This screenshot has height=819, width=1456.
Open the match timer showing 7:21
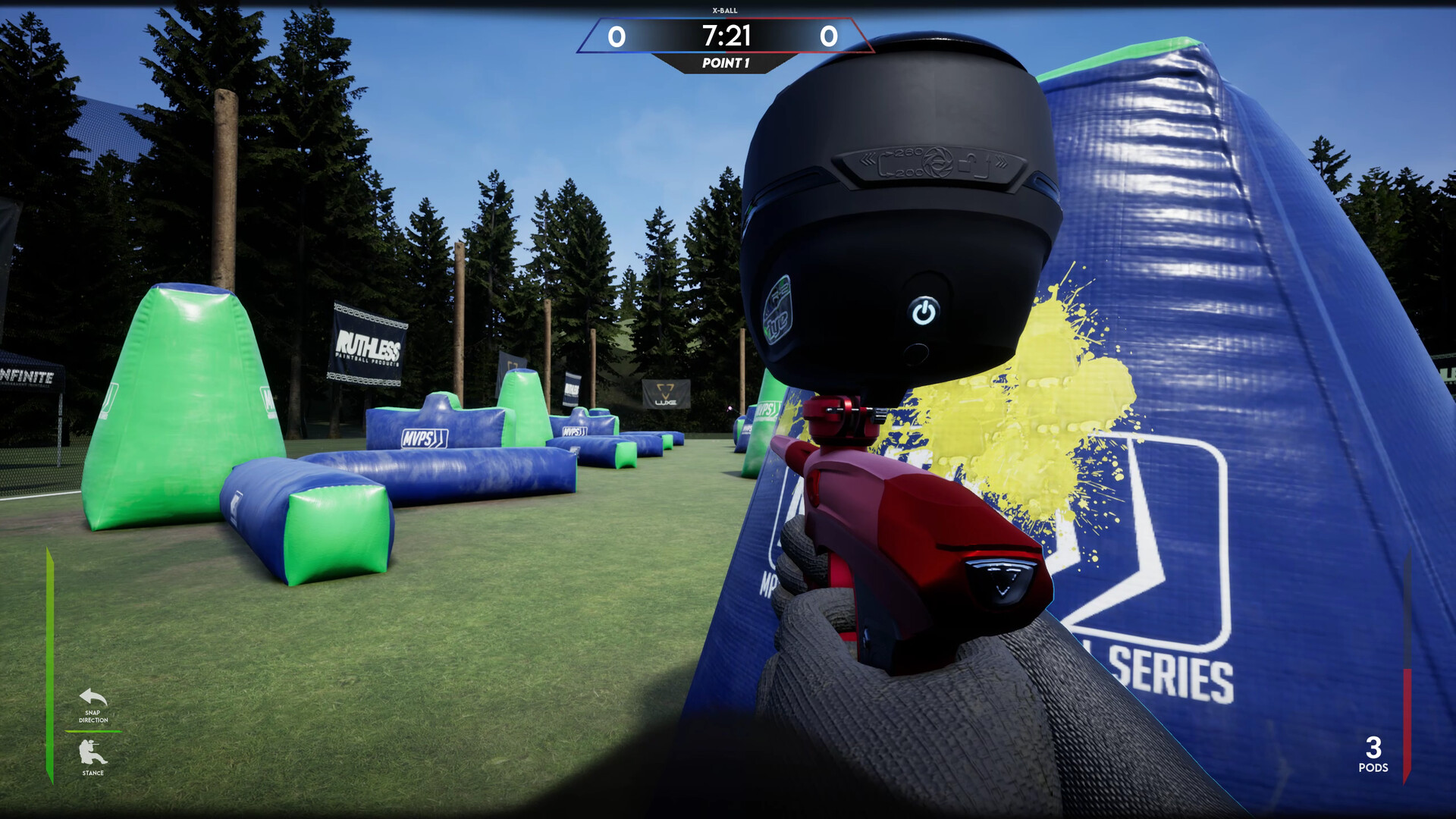click(726, 34)
